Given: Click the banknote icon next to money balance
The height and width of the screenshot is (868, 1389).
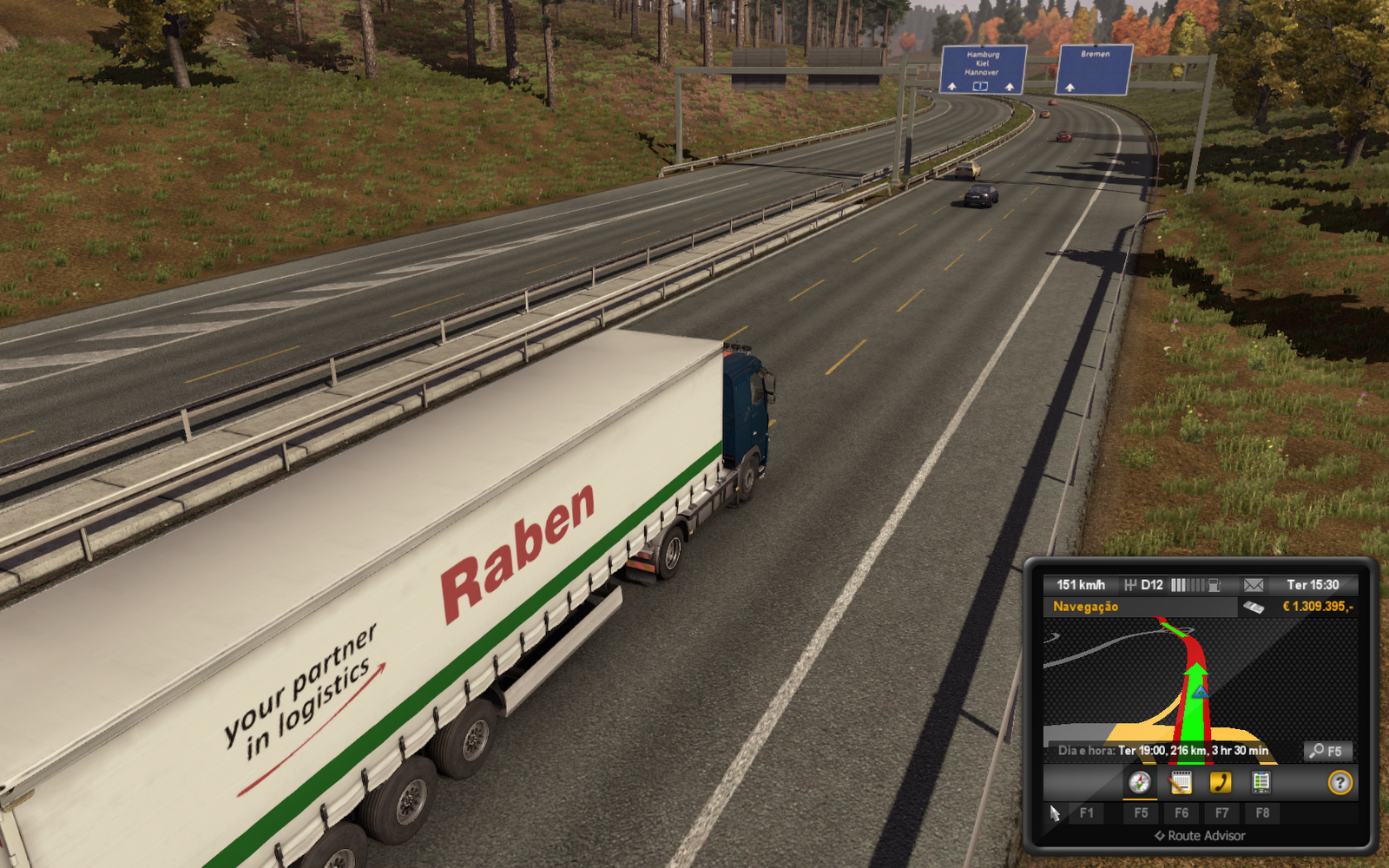Looking at the screenshot, I should (x=1254, y=607).
